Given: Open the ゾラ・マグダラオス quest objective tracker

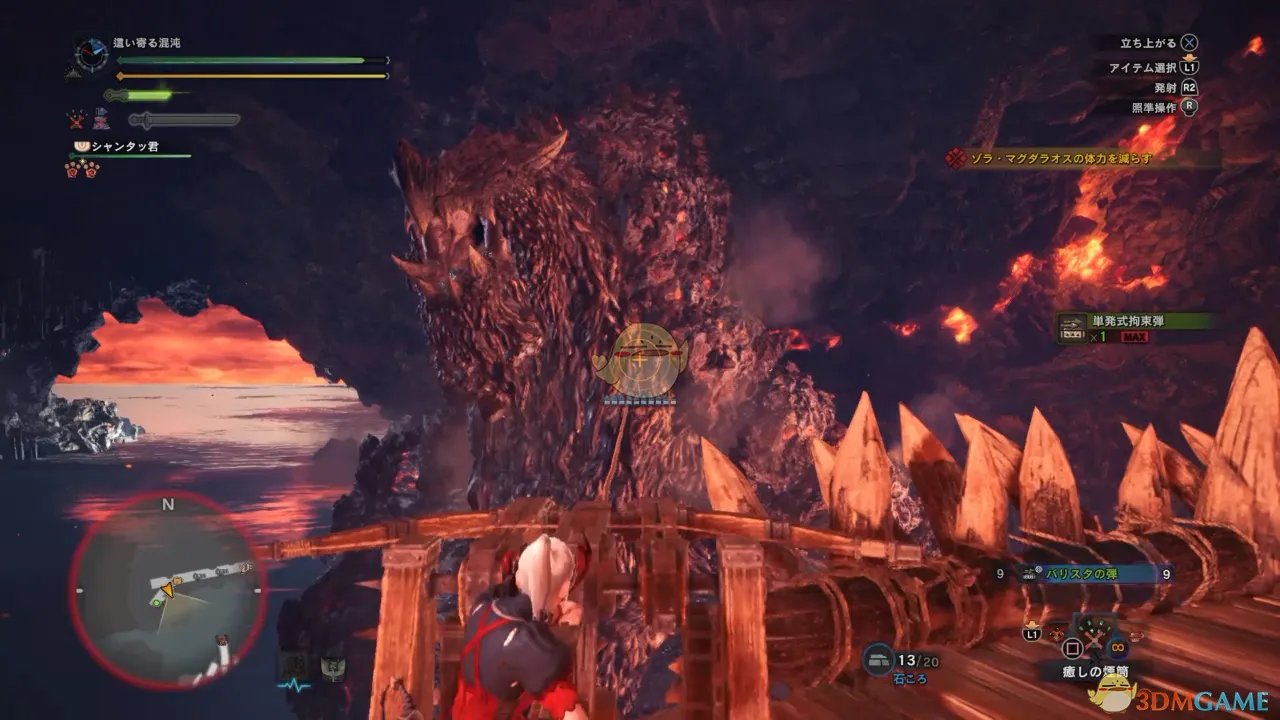Looking at the screenshot, I should tap(1084, 158).
